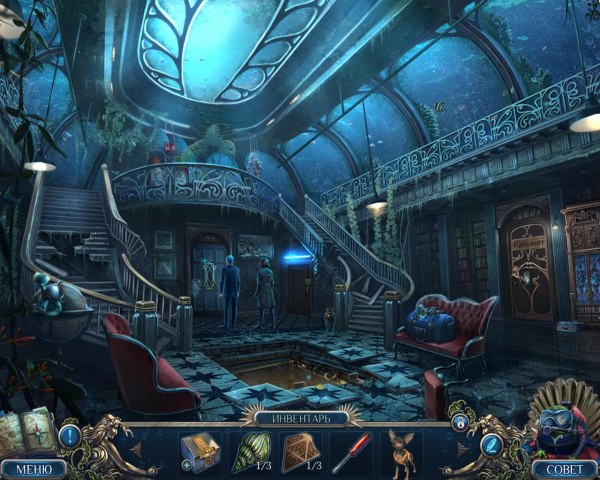600x480 pixels.
Task: Select the treasure chest inventory item
Action: coord(199,448)
